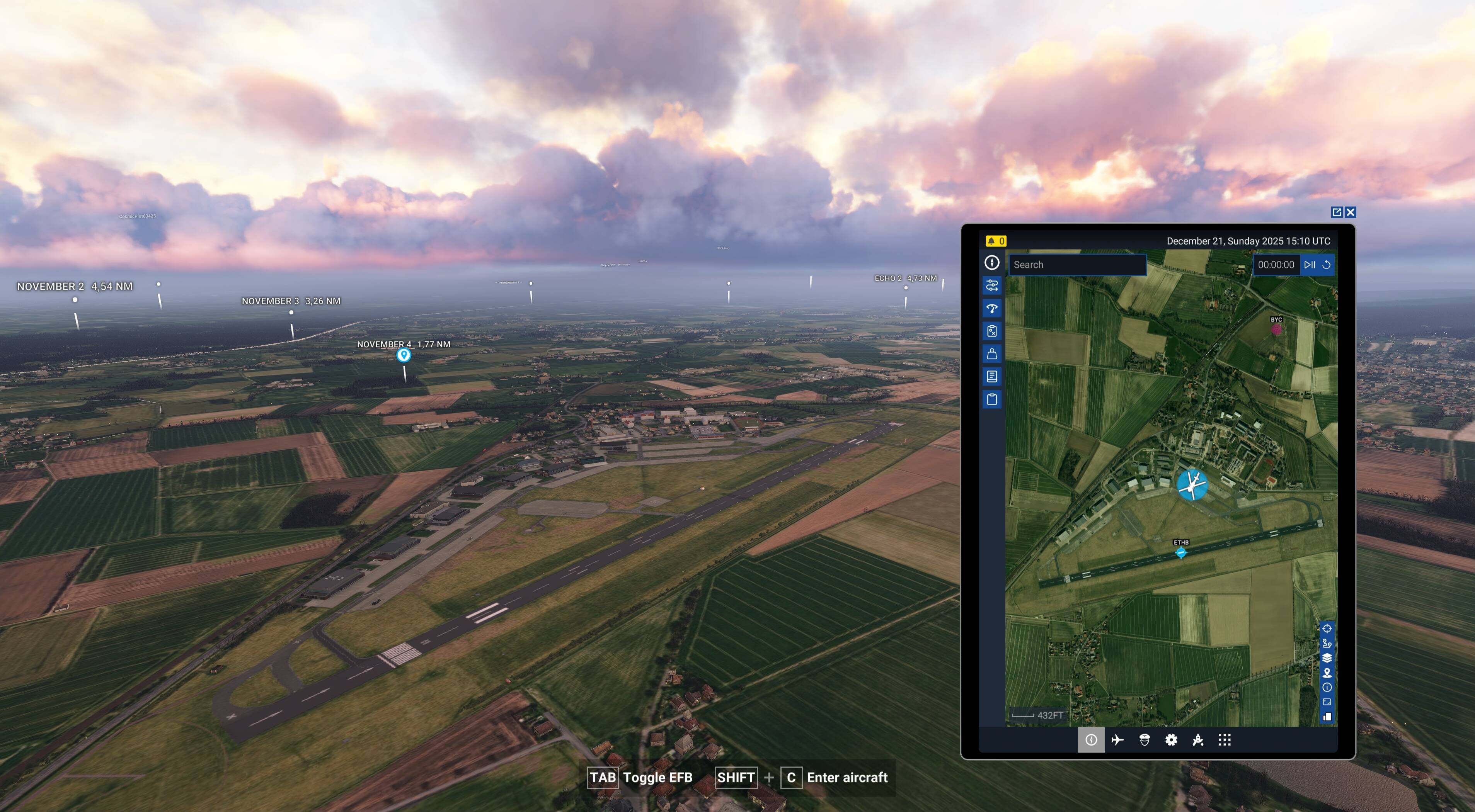Screen dimensions: 1475x812
Task: Select the NOVEMBER 4 waypoint marker
Action: click(405, 355)
